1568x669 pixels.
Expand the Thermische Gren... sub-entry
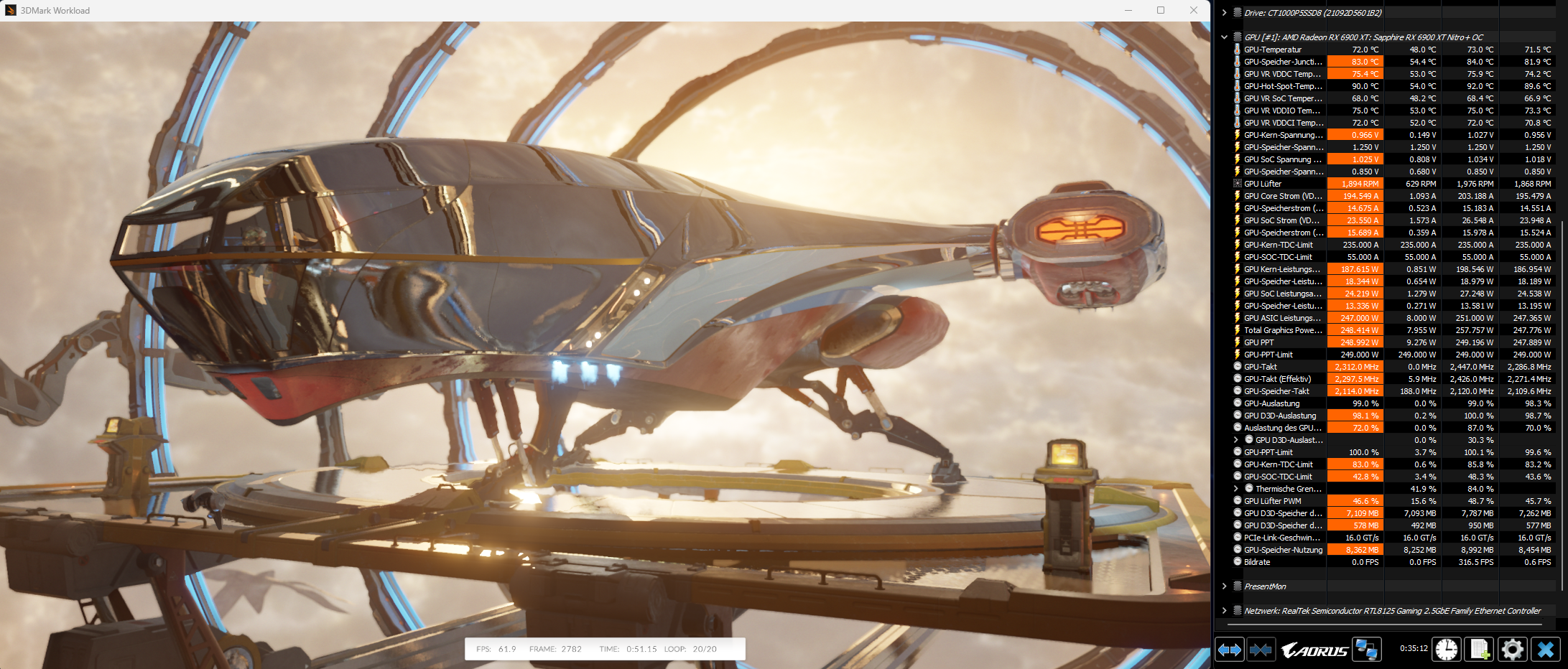click(x=1236, y=489)
